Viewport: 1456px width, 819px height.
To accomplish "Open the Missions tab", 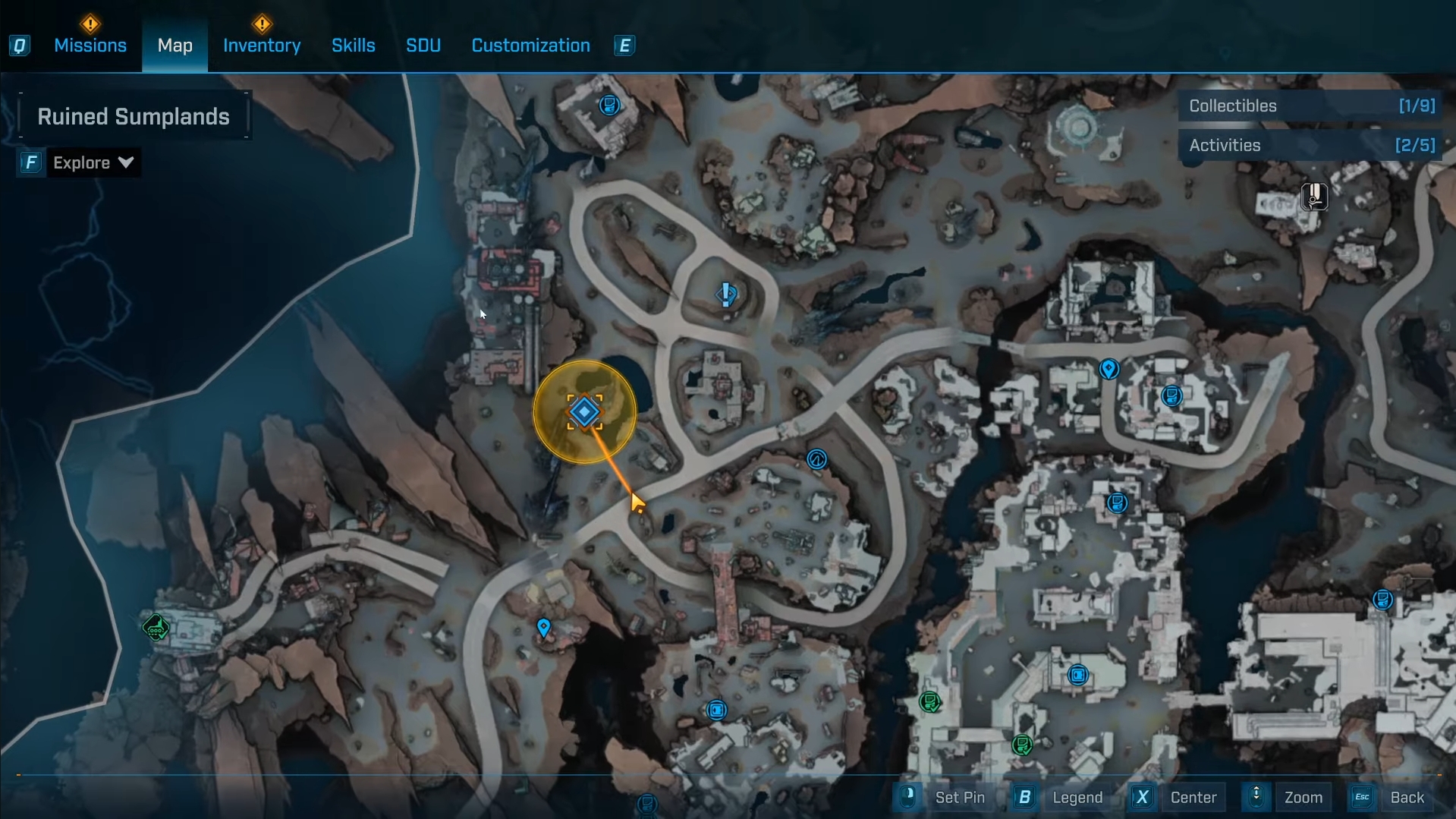I will click(90, 46).
